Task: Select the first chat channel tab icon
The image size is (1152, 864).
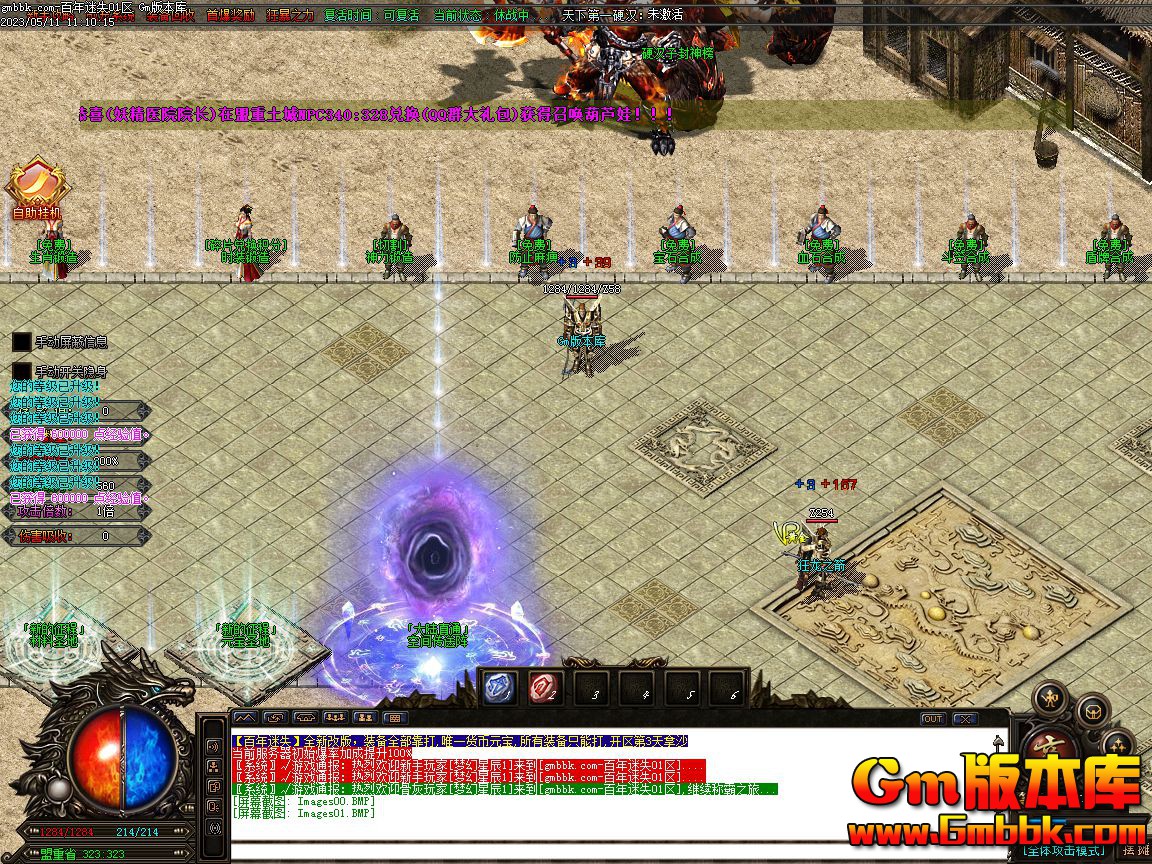Action: (x=244, y=717)
